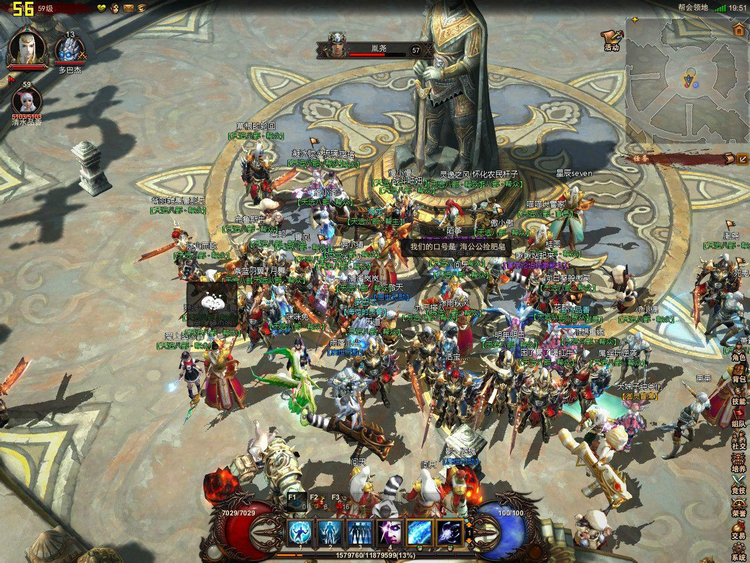Activate the glowing figure skill in slot 1
Screen dimensions: 750x563
[x=299, y=532]
